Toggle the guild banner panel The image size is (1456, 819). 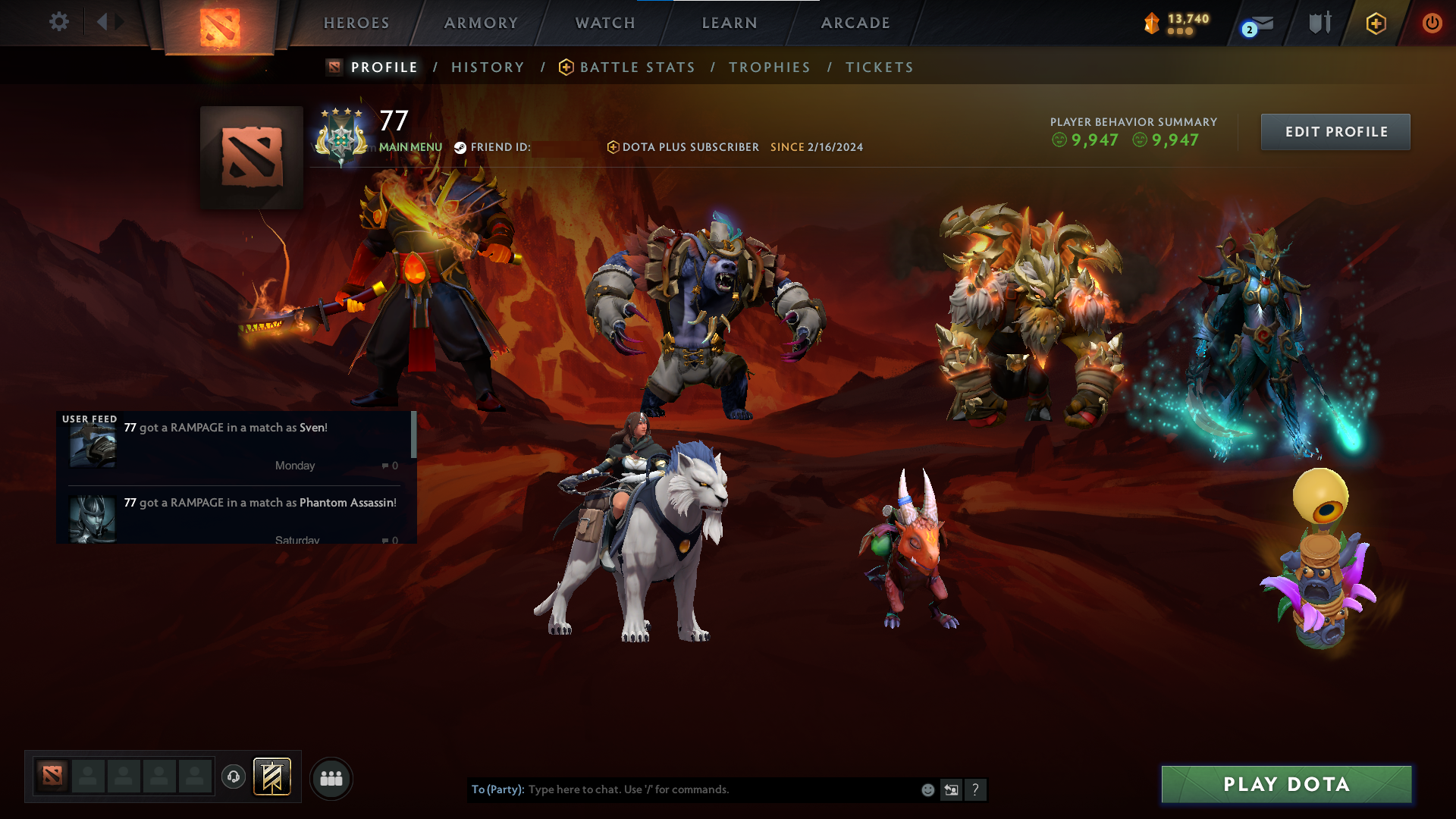271,777
